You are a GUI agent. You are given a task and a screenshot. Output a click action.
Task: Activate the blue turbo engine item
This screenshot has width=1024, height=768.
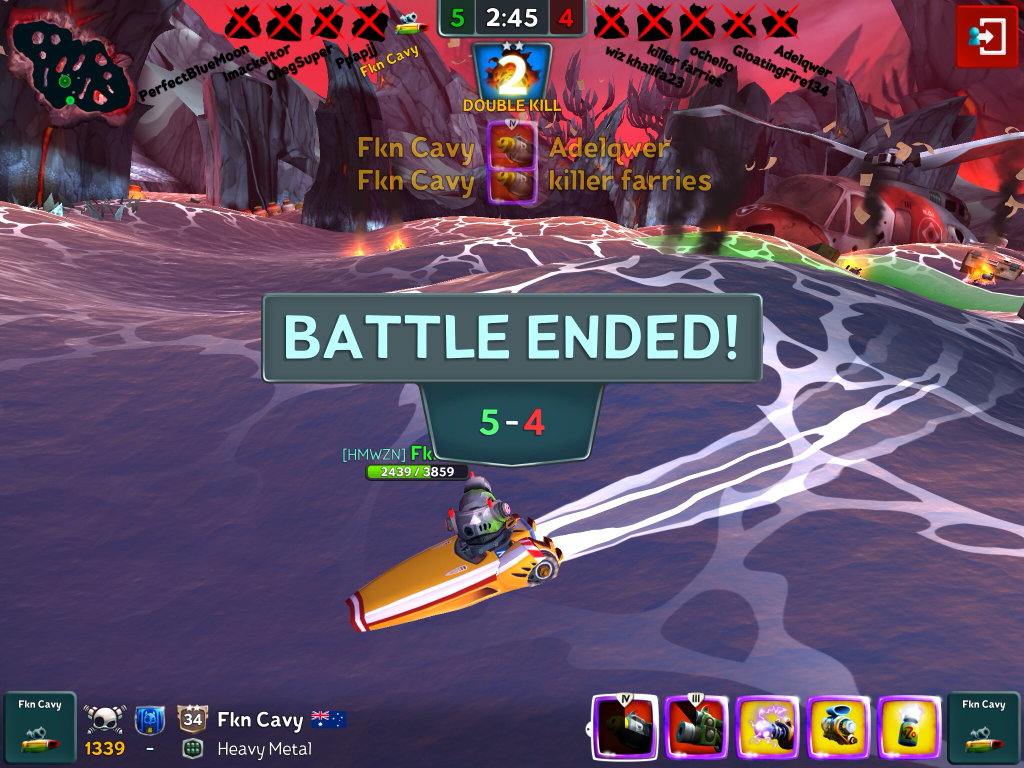pos(838,727)
